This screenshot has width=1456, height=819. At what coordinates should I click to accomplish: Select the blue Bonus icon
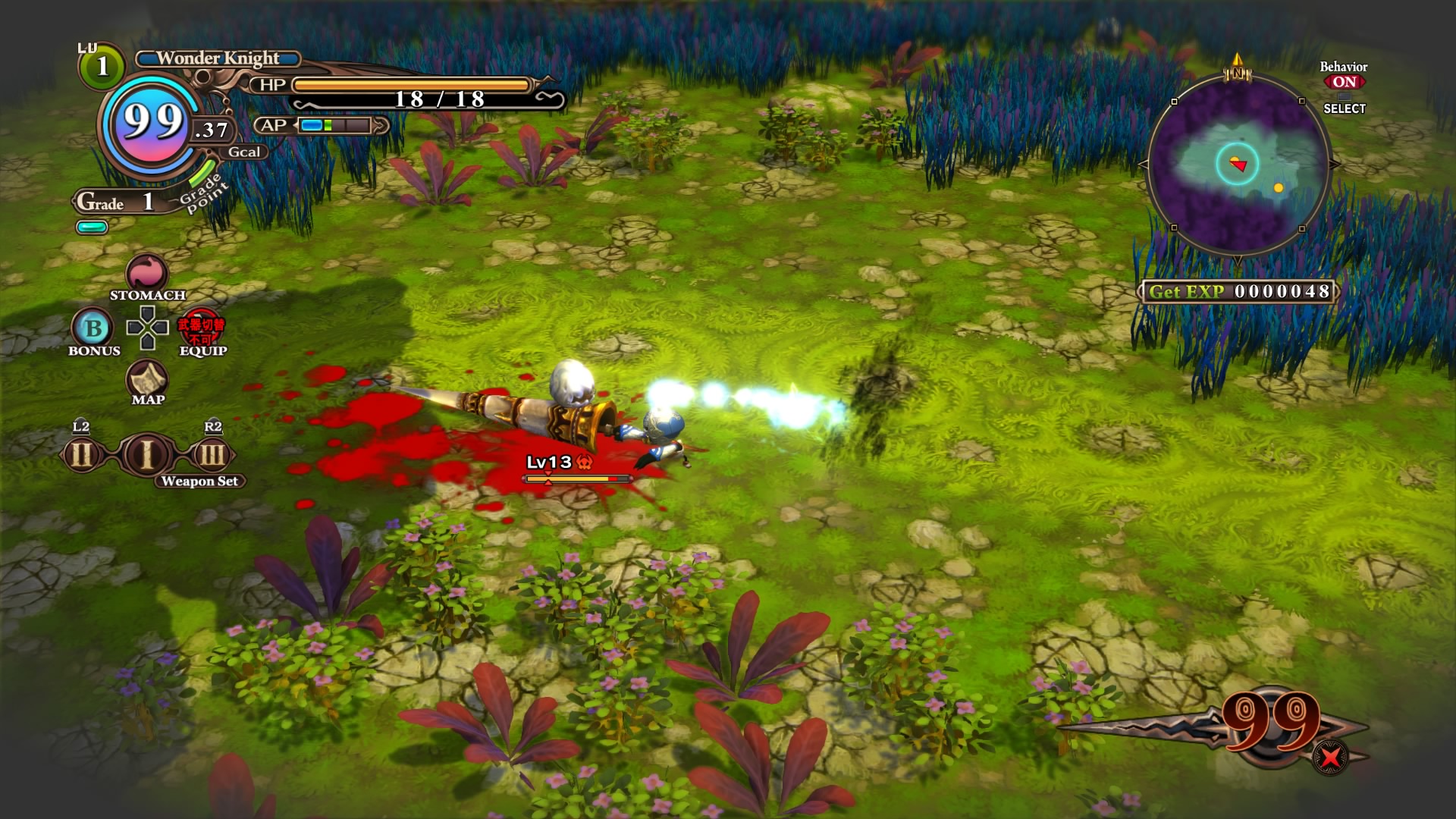pyautogui.click(x=93, y=328)
